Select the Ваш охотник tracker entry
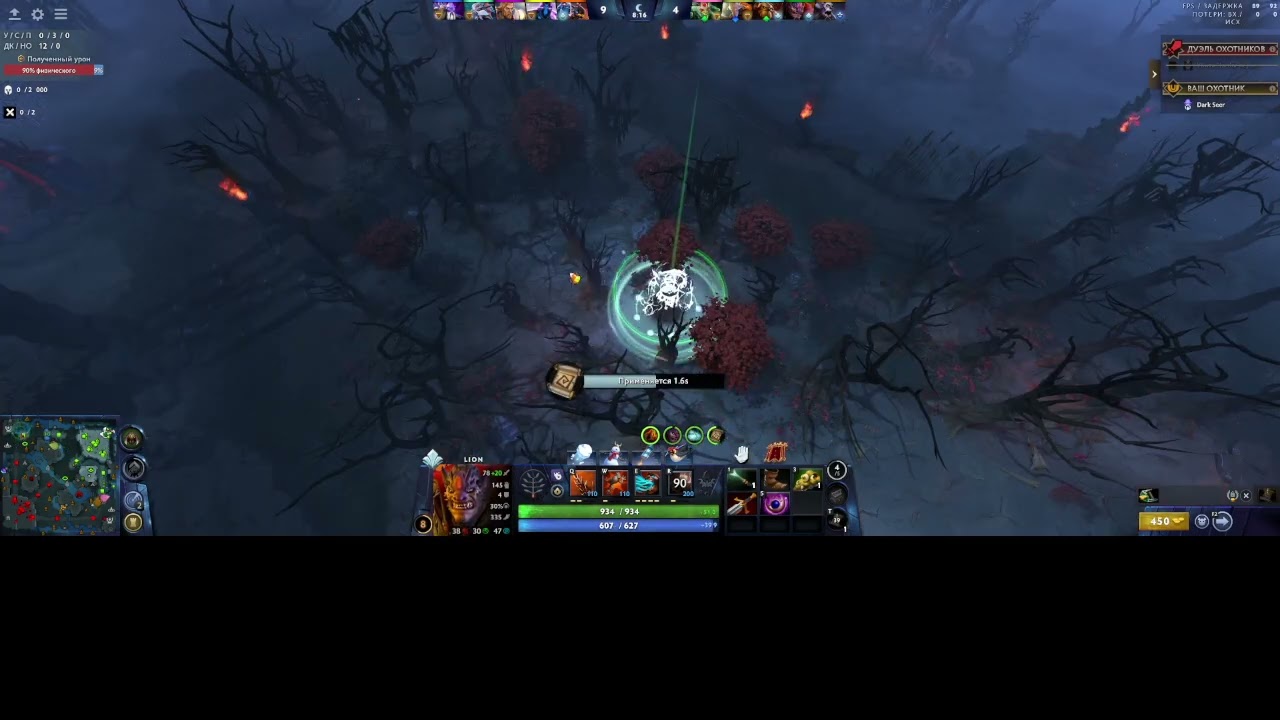Screen dimensions: 1280x720 pos(1214,88)
